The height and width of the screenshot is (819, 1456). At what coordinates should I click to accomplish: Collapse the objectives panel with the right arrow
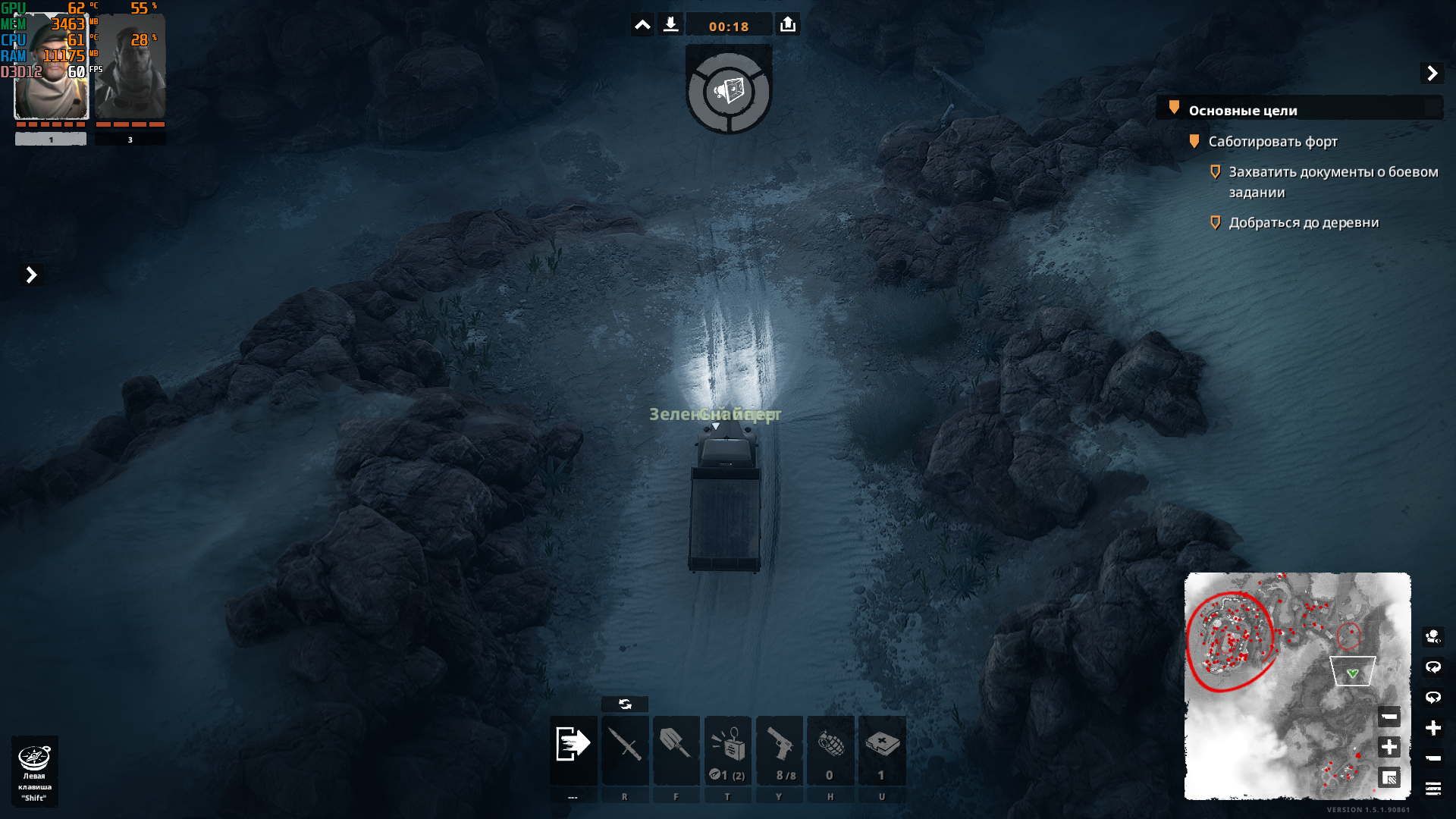click(1432, 74)
